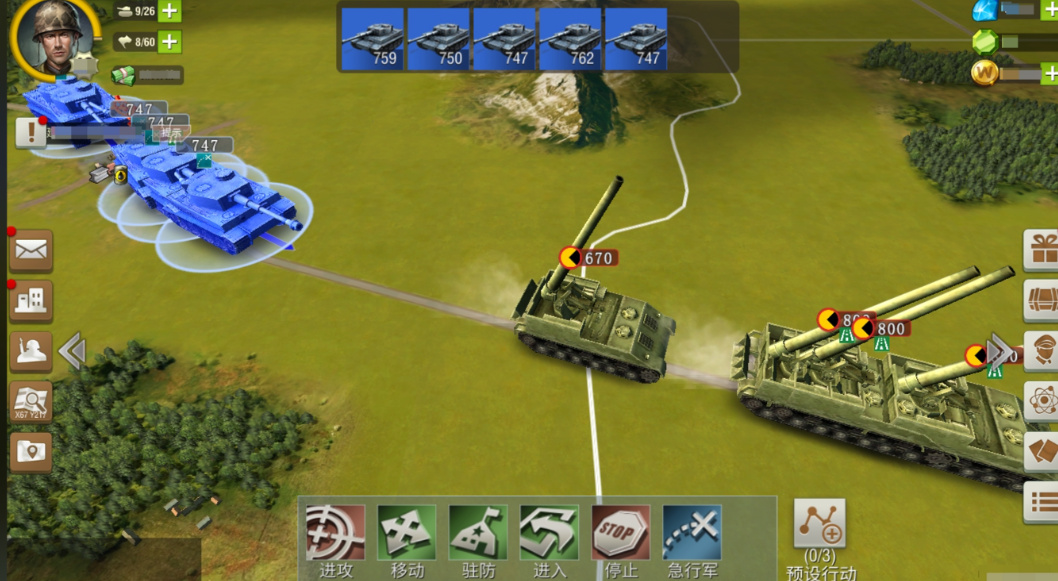Add more aircraft capacity with plus button
Viewport: 1058px width, 581px height.
[170, 42]
